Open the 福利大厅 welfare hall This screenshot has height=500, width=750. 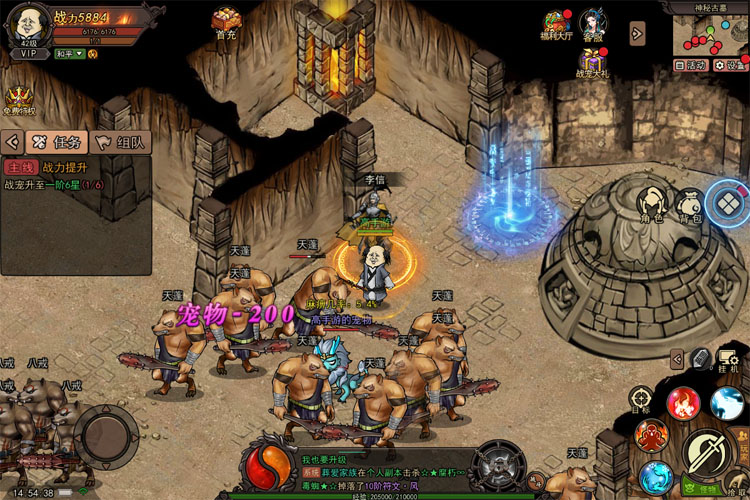(x=558, y=24)
